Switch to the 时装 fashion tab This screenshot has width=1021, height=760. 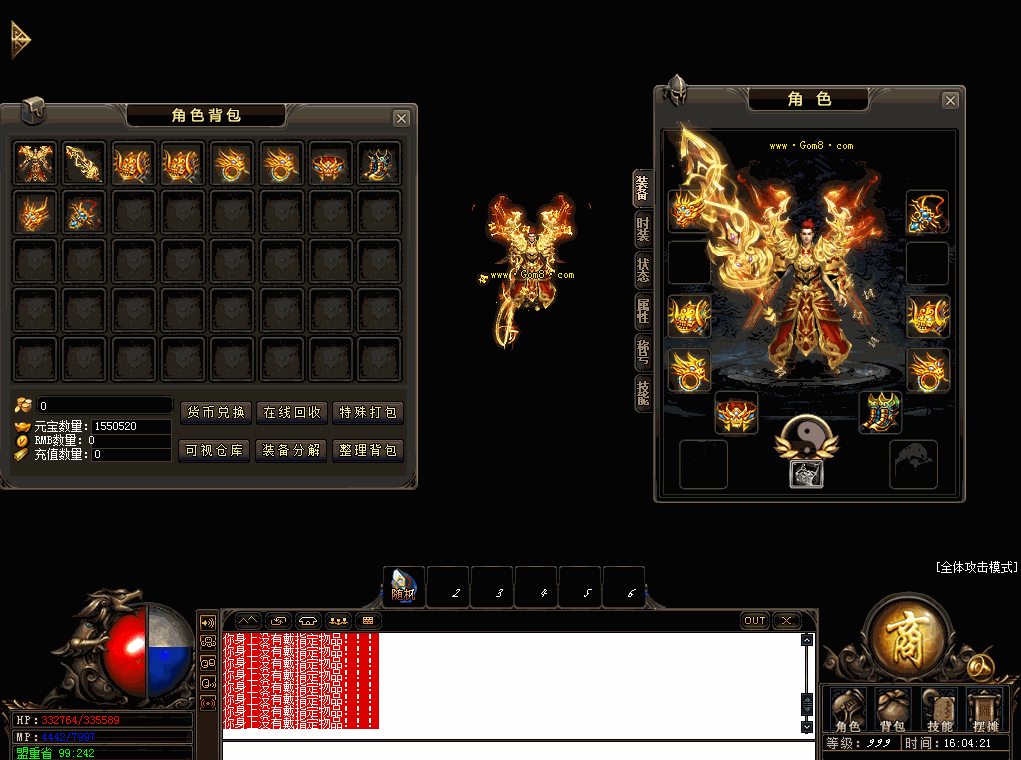tap(643, 229)
